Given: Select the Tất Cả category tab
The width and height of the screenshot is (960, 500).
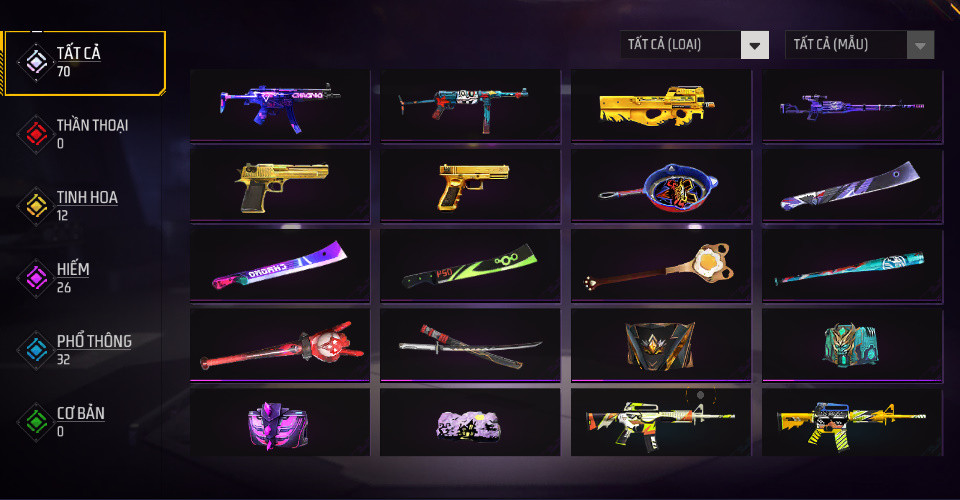Looking at the screenshot, I should [85, 62].
